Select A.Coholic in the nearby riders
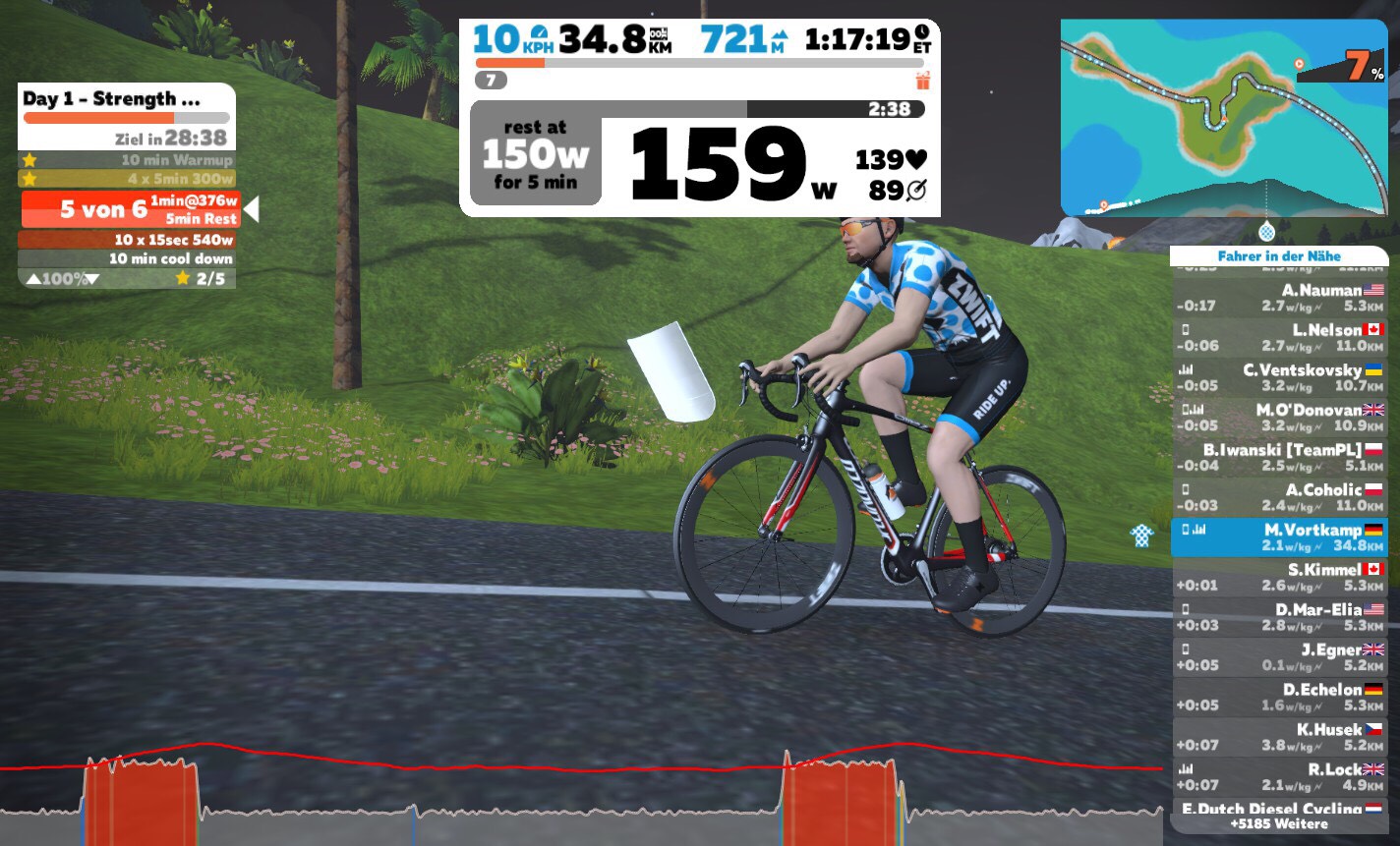This screenshot has width=1400, height=846. tap(1278, 497)
